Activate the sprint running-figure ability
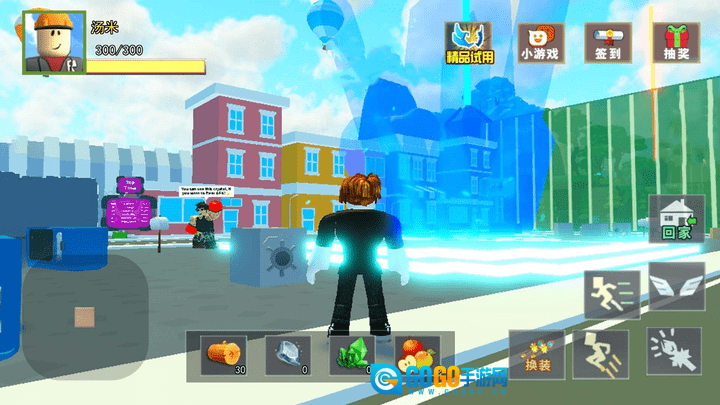Viewport: 720px width, 405px height. click(612, 293)
